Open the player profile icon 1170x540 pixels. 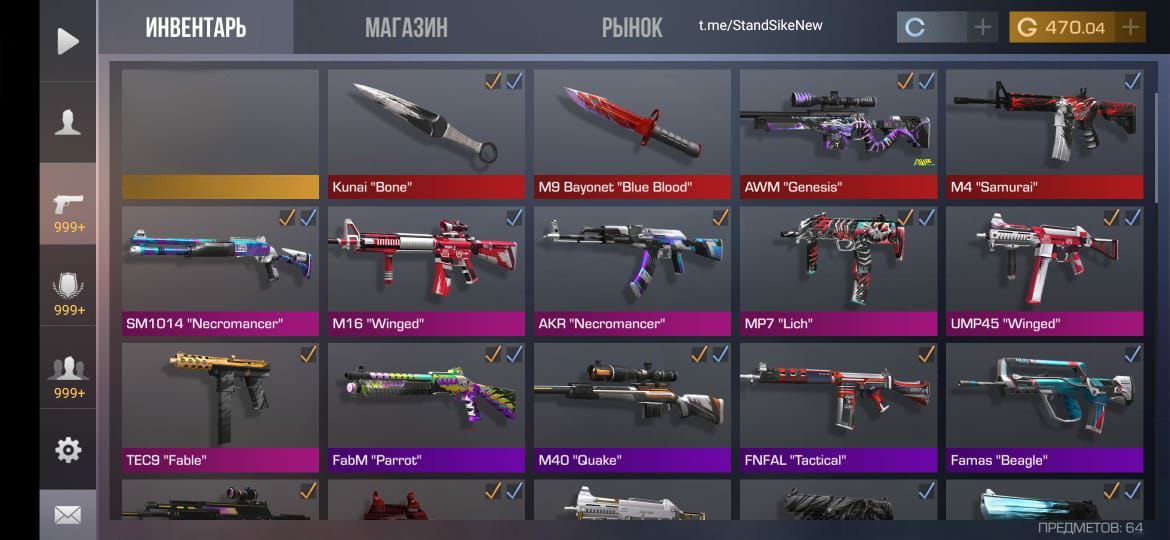click(x=68, y=122)
